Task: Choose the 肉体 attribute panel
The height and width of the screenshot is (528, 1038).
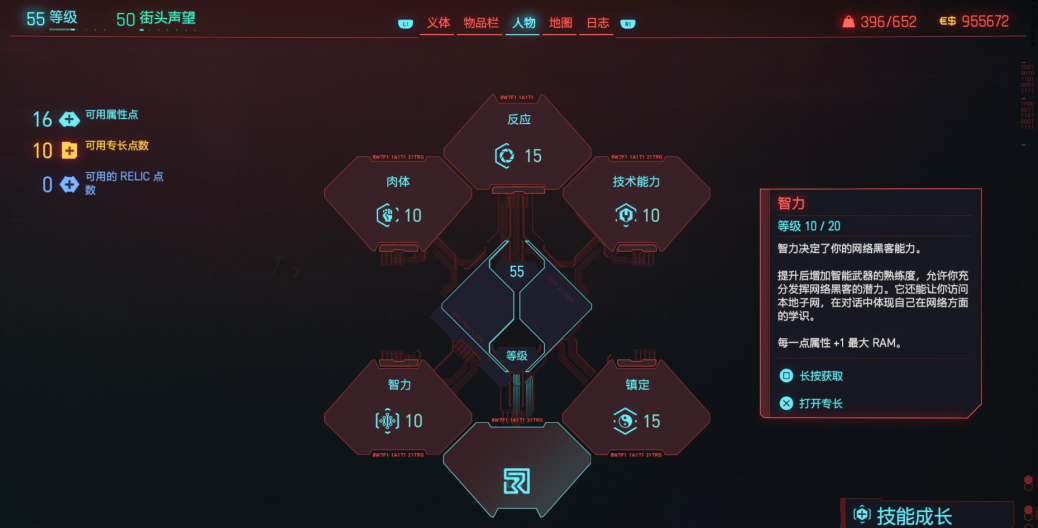Action: pos(398,201)
